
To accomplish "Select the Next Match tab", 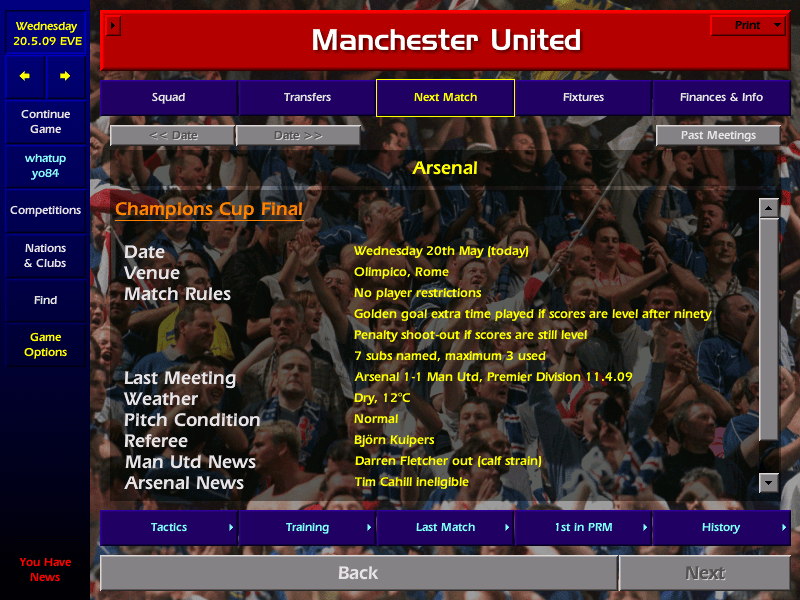I will [x=445, y=97].
